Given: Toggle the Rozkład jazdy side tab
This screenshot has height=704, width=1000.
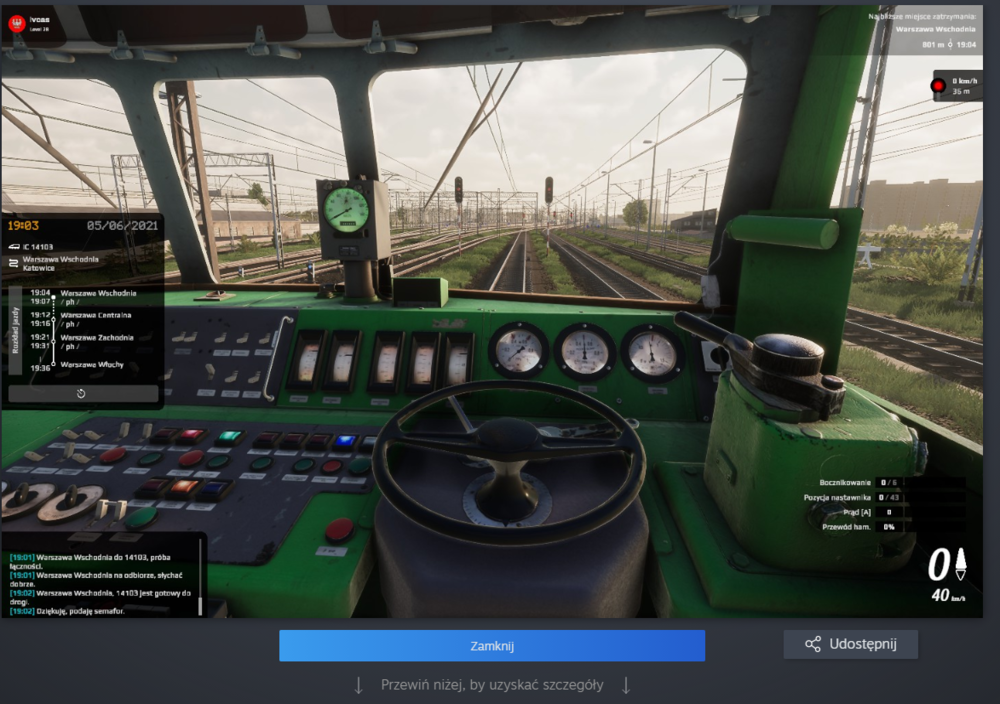Looking at the screenshot, I should click(x=15, y=326).
